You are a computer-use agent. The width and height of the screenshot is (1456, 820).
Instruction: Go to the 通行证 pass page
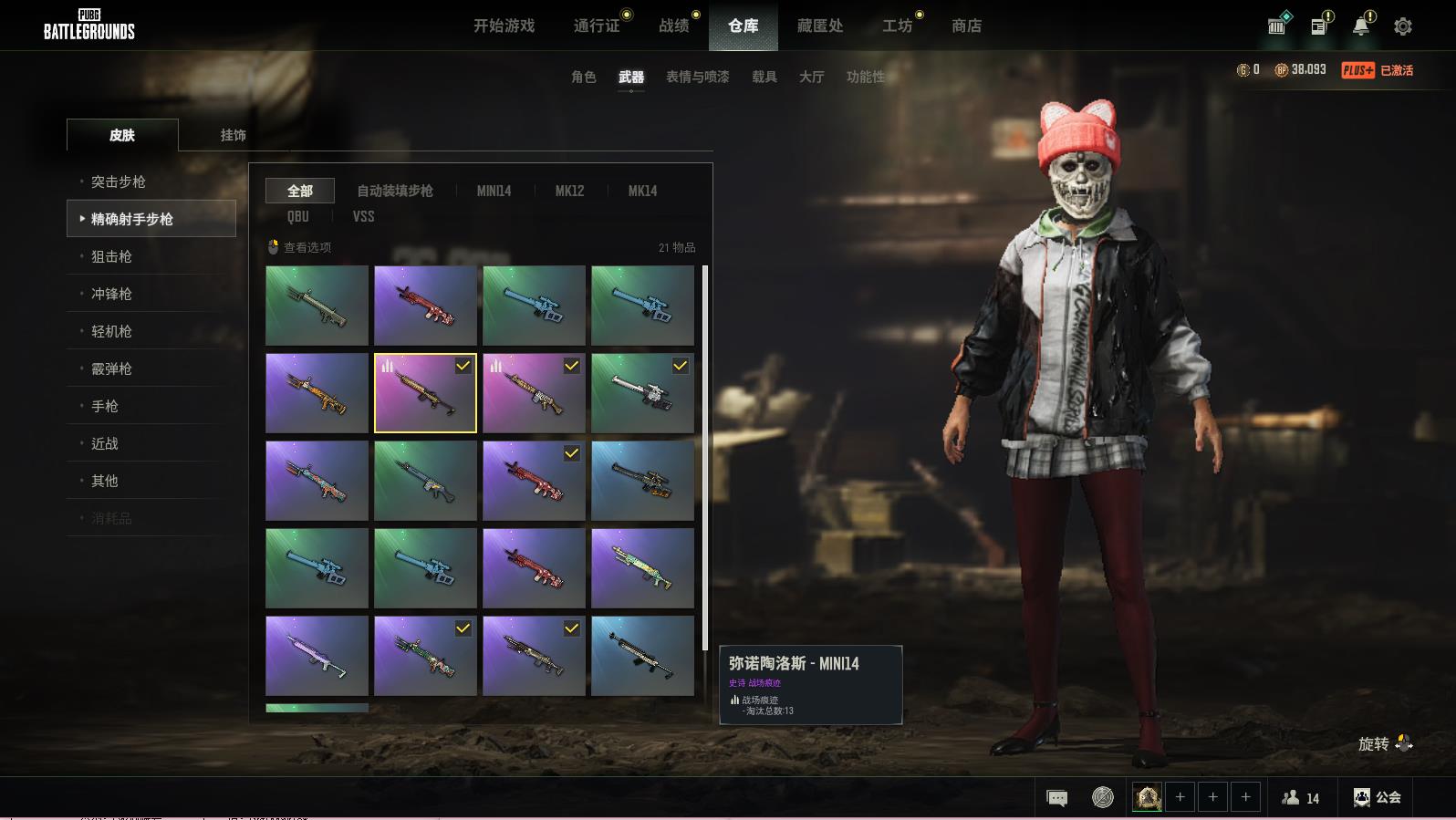(x=597, y=26)
